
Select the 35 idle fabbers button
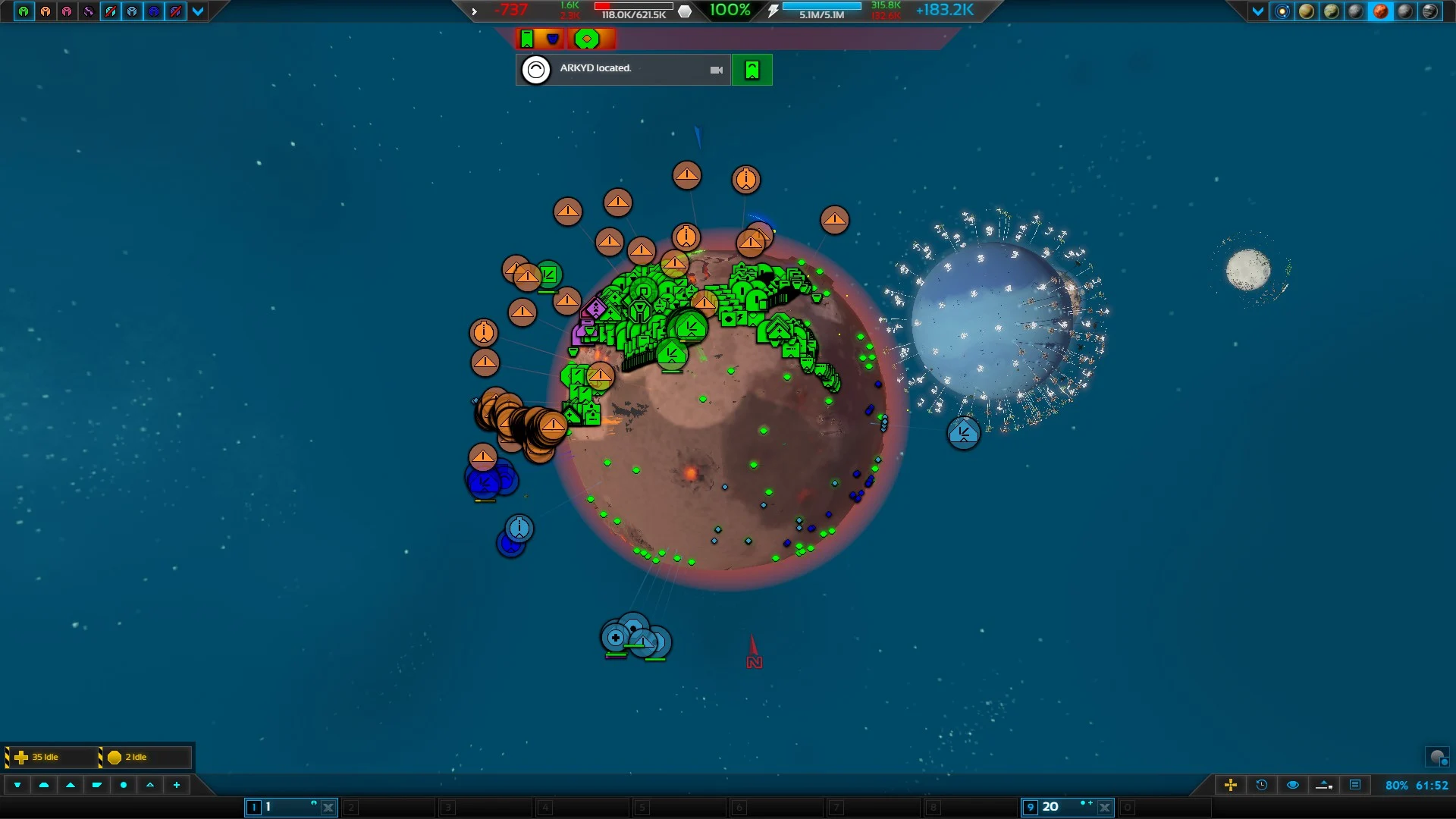point(45,756)
